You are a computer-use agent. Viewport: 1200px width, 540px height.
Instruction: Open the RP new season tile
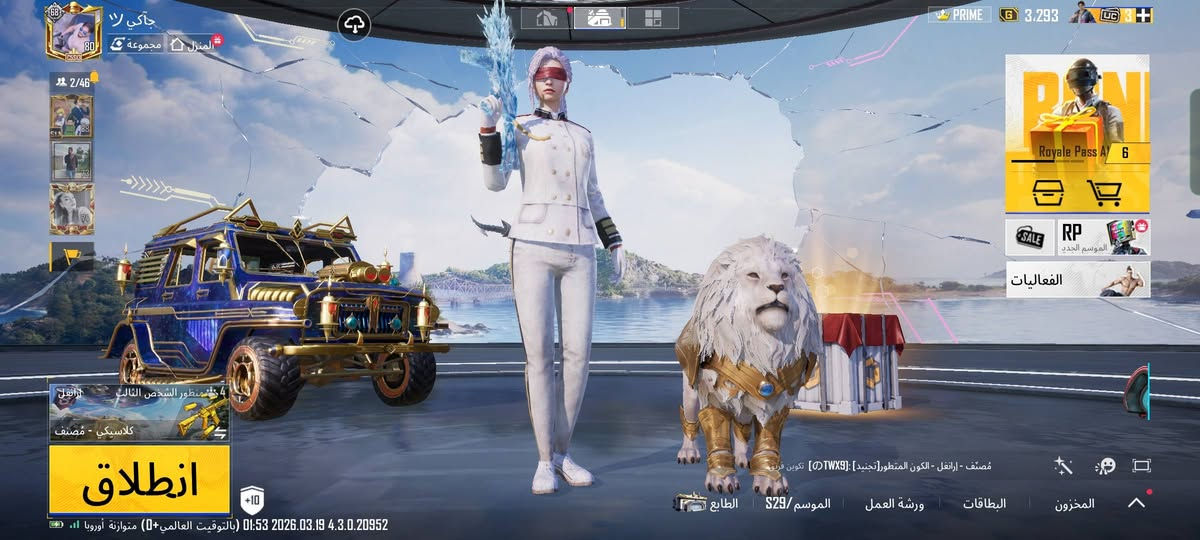(1104, 237)
